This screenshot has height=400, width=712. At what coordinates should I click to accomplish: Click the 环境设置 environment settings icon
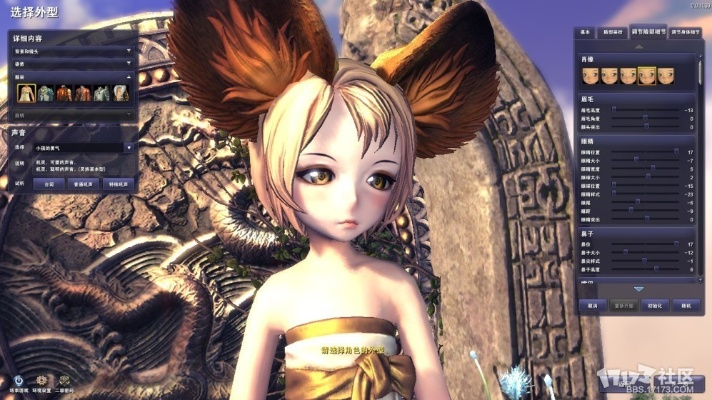tap(42, 380)
